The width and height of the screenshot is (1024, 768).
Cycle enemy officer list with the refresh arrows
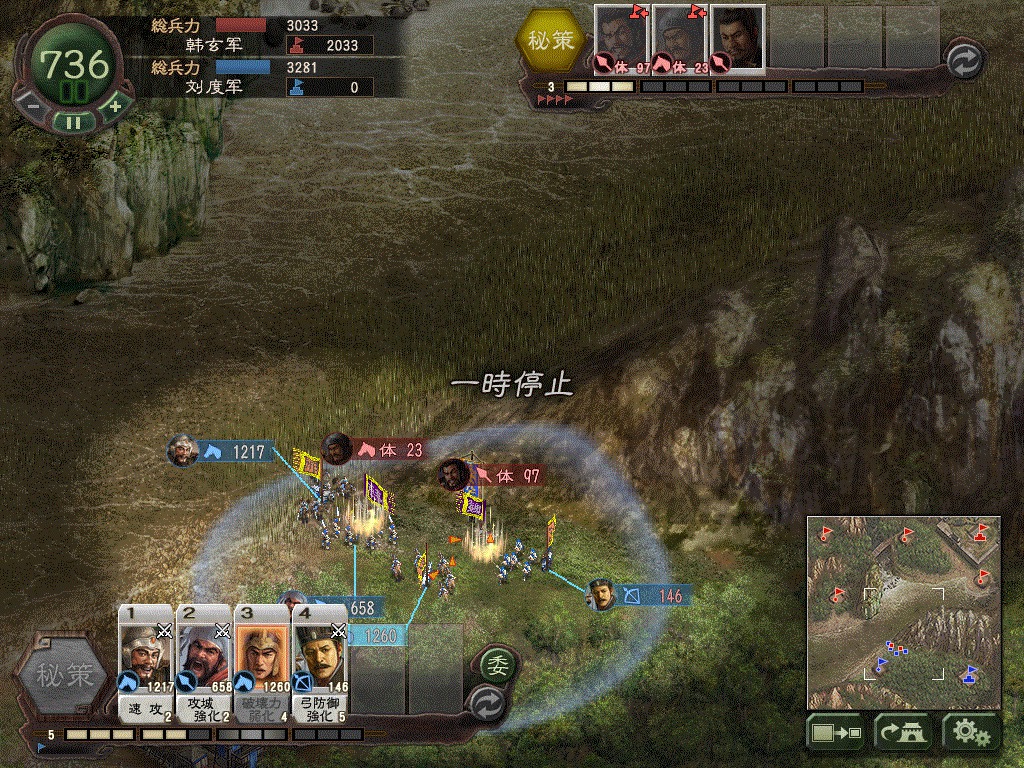click(x=966, y=61)
